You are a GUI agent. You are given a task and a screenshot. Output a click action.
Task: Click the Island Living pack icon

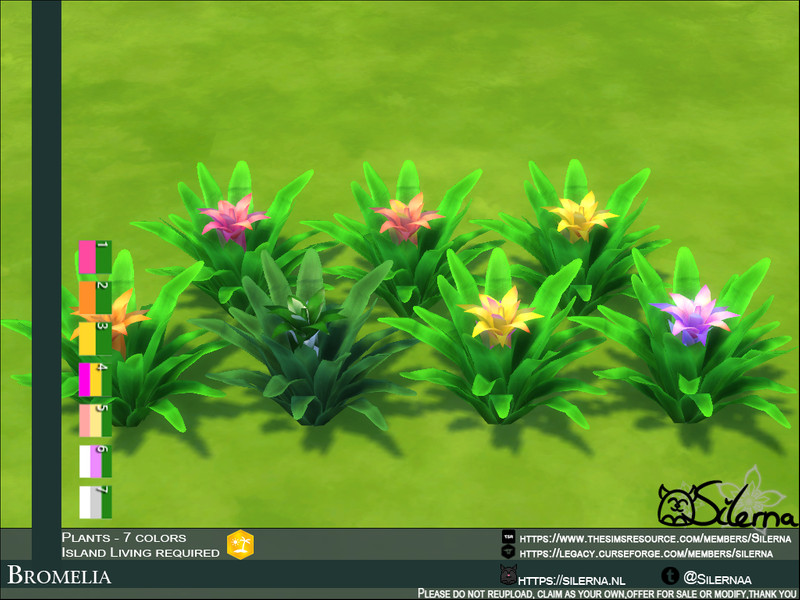point(240,545)
